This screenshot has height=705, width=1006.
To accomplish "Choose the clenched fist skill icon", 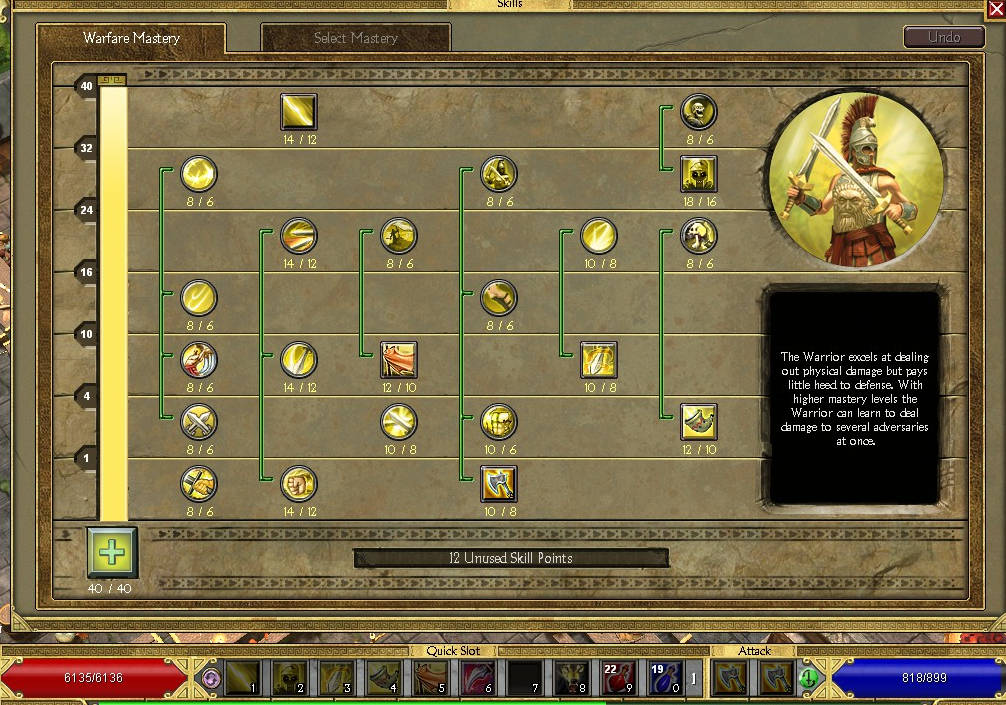I will (x=299, y=484).
